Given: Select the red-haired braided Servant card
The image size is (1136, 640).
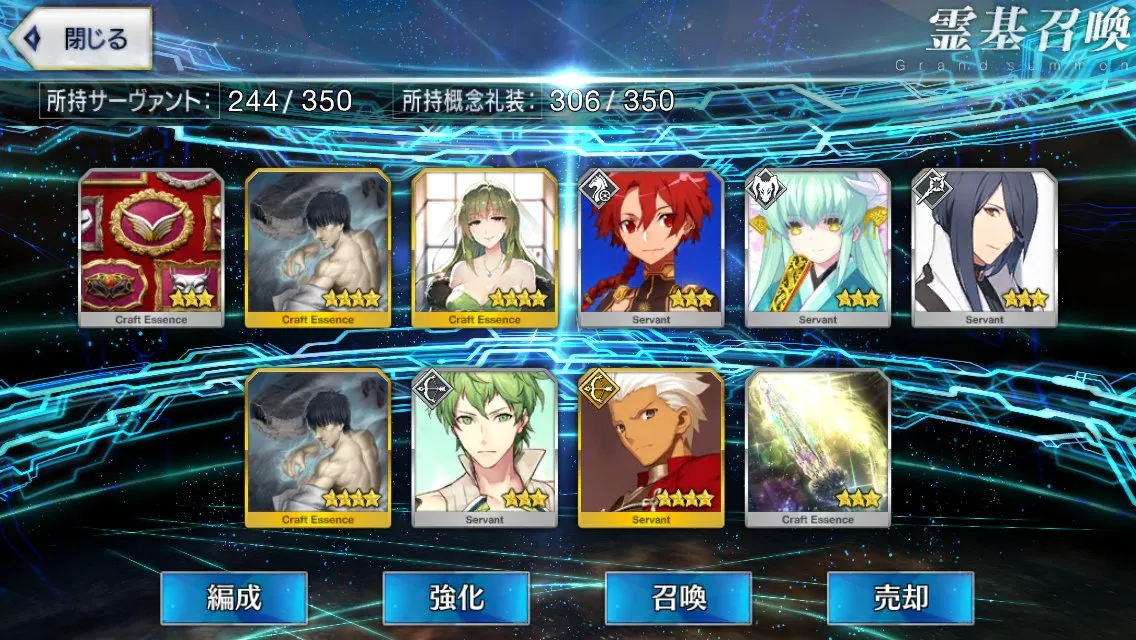Looking at the screenshot, I should [651, 247].
